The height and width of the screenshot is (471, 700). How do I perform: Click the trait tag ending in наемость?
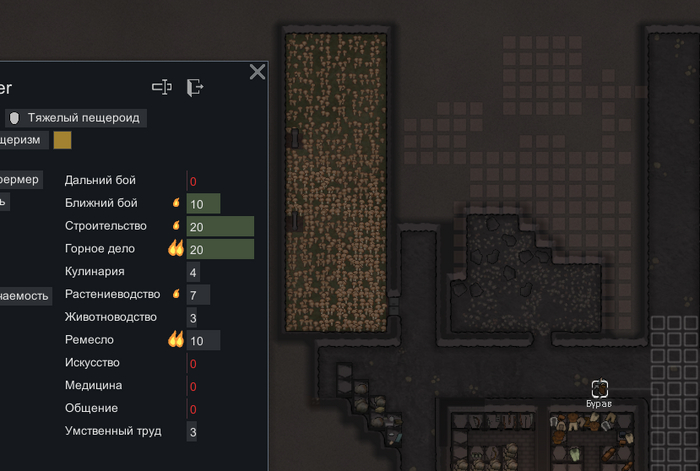(25, 296)
